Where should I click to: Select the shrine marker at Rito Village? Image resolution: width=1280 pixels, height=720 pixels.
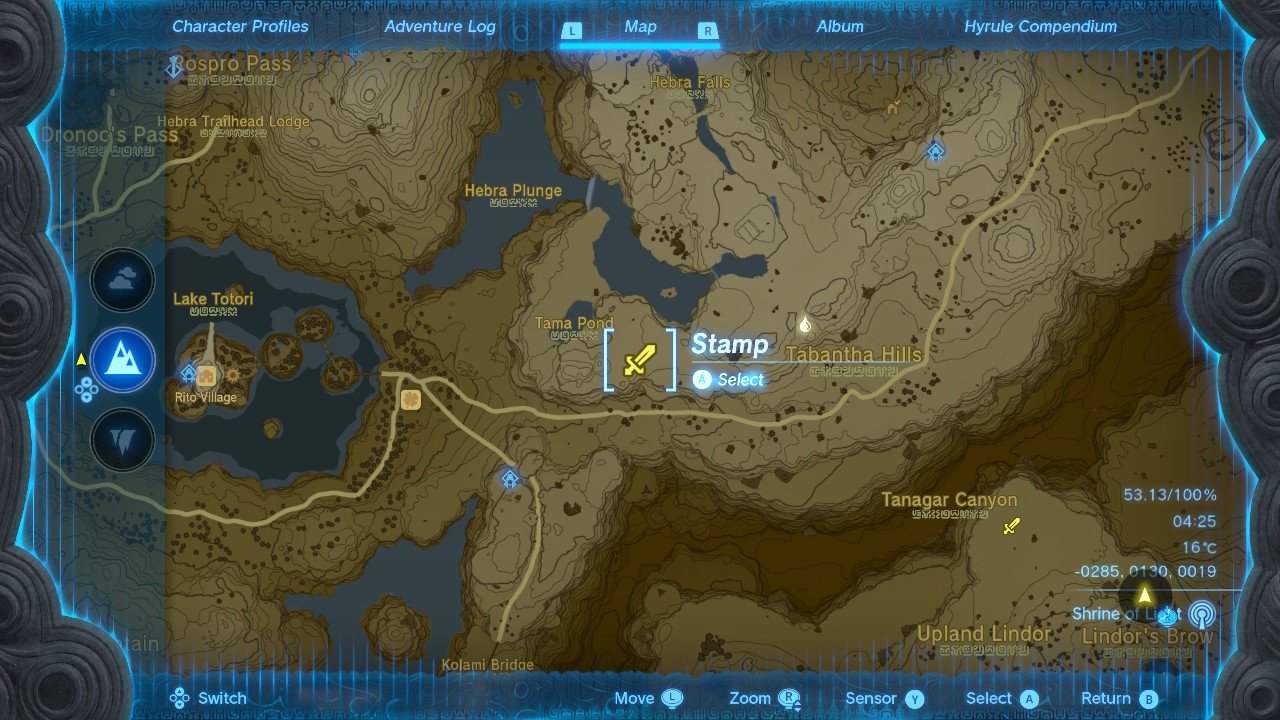click(x=189, y=374)
